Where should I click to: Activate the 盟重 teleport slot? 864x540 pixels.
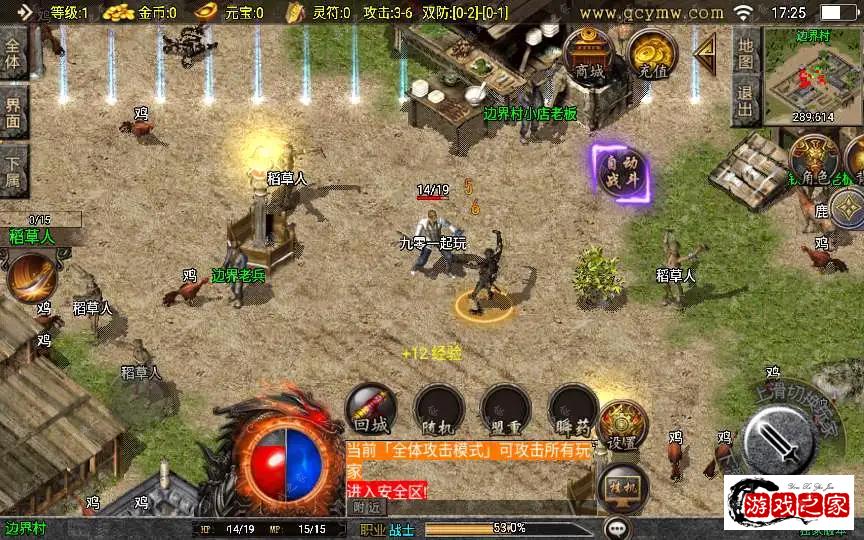point(505,410)
